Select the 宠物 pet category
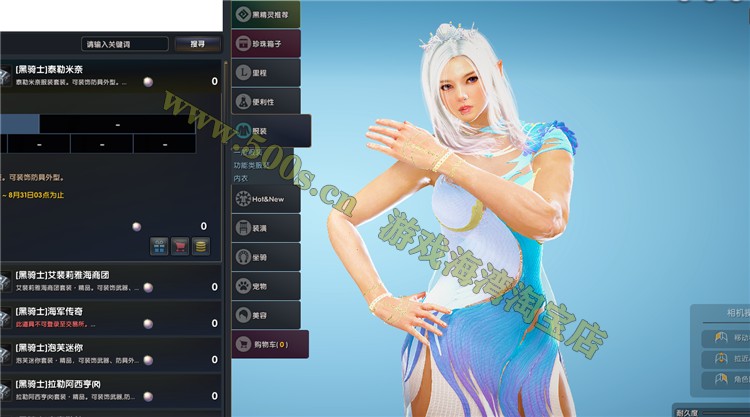This screenshot has height=417, width=750. (x=267, y=286)
